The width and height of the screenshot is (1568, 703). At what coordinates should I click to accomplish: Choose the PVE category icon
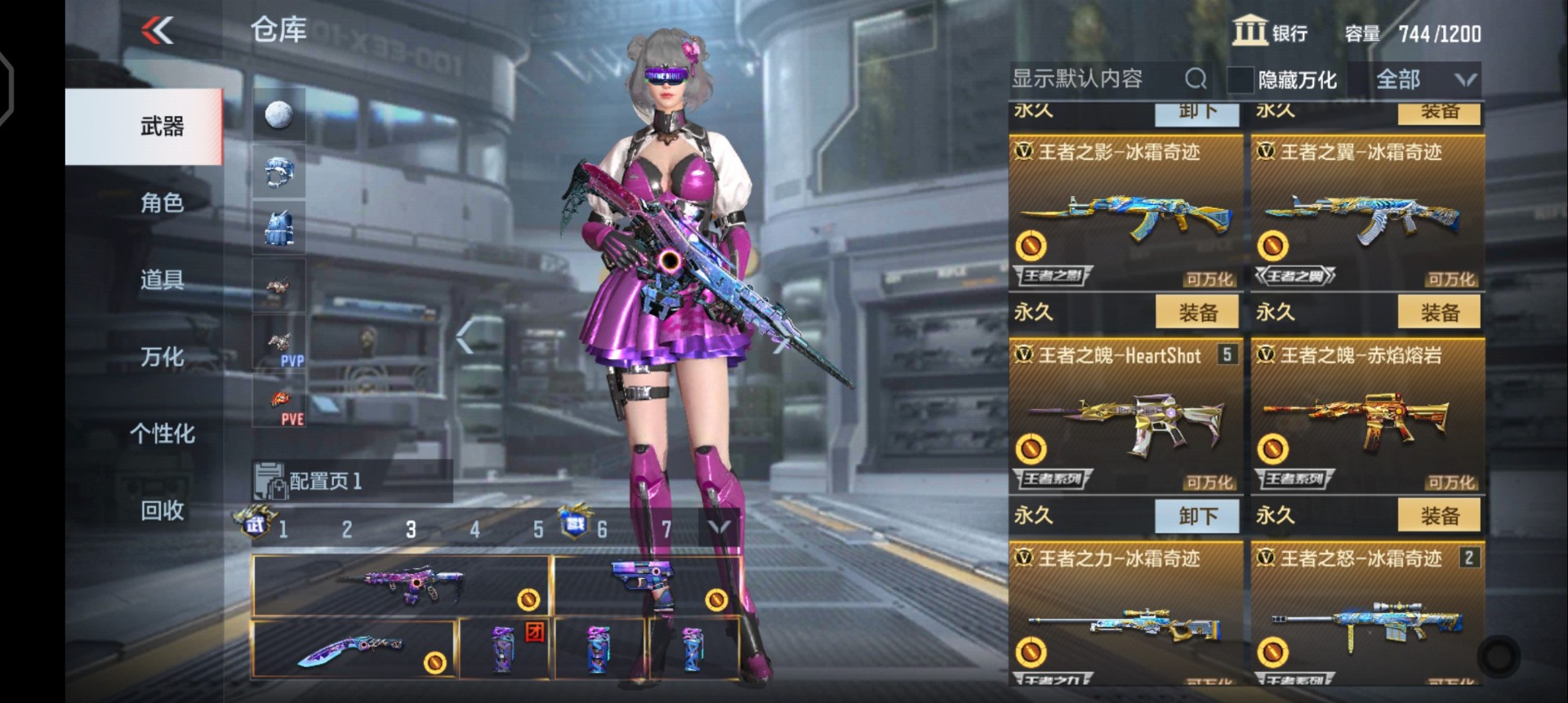[279, 402]
